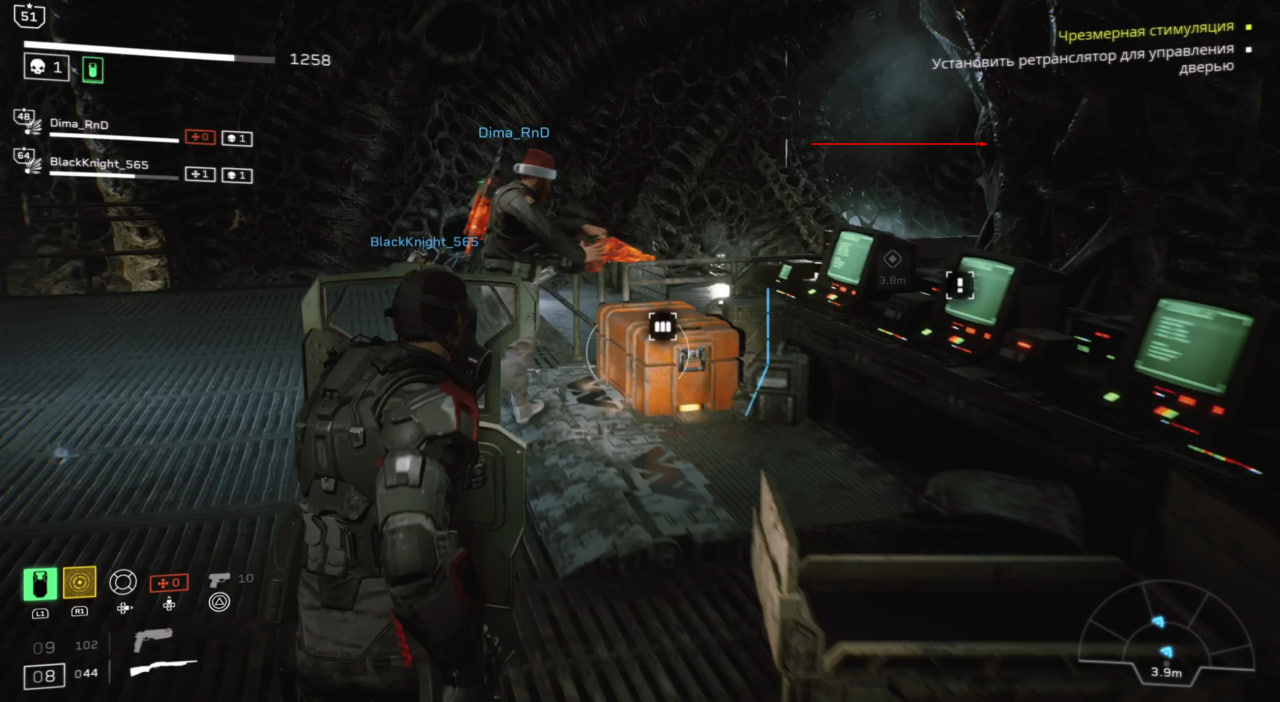
Task: Activate the green grenade ability icon
Action: point(40,583)
